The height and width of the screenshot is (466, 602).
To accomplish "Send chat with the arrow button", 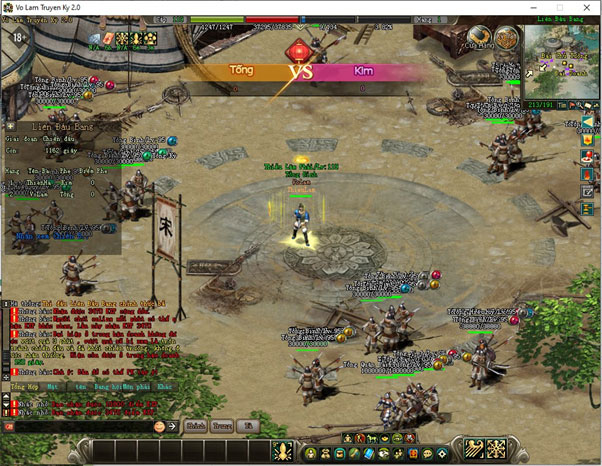I will tap(171, 426).
